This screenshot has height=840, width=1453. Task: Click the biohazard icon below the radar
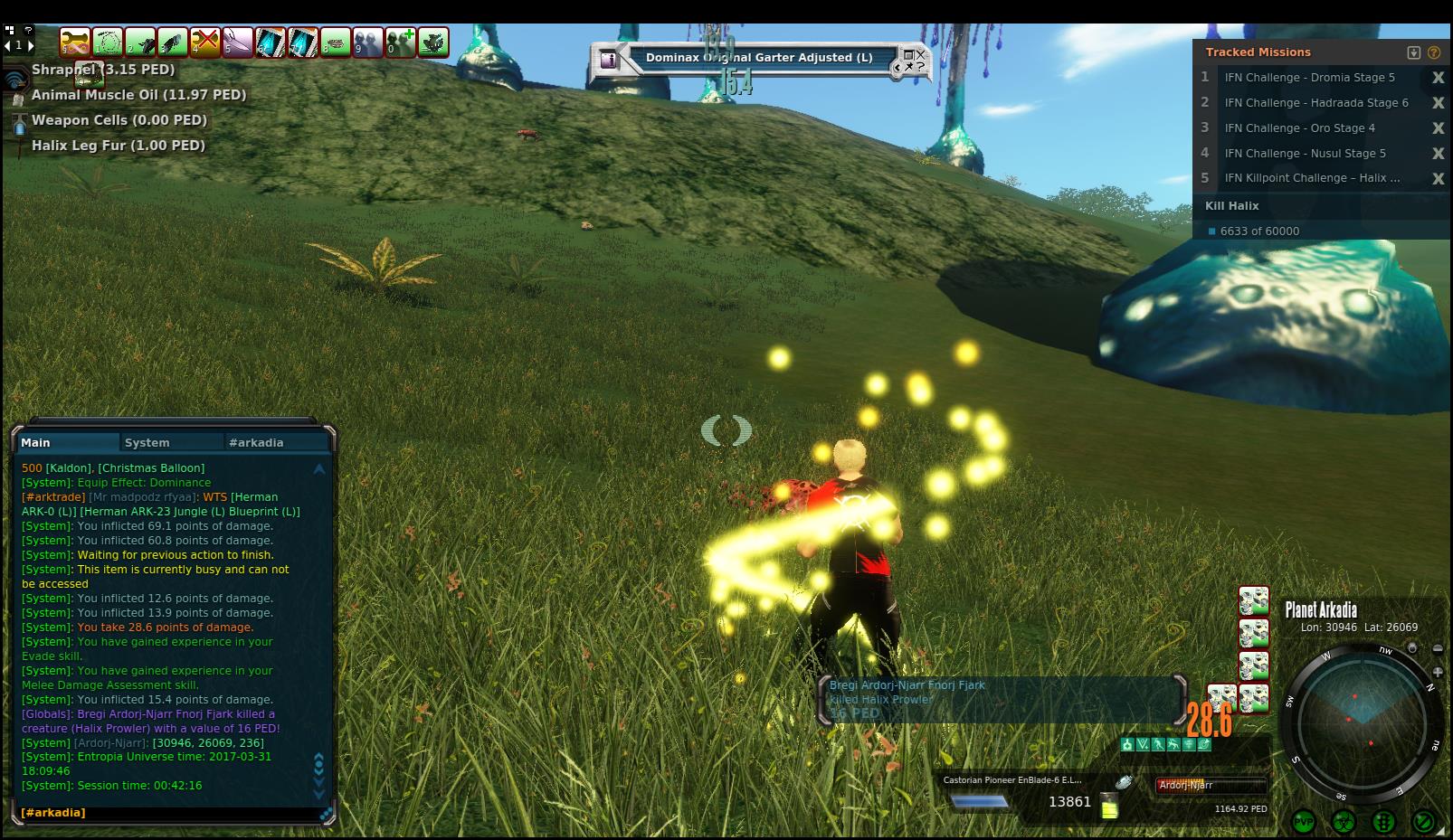[x=1344, y=821]
